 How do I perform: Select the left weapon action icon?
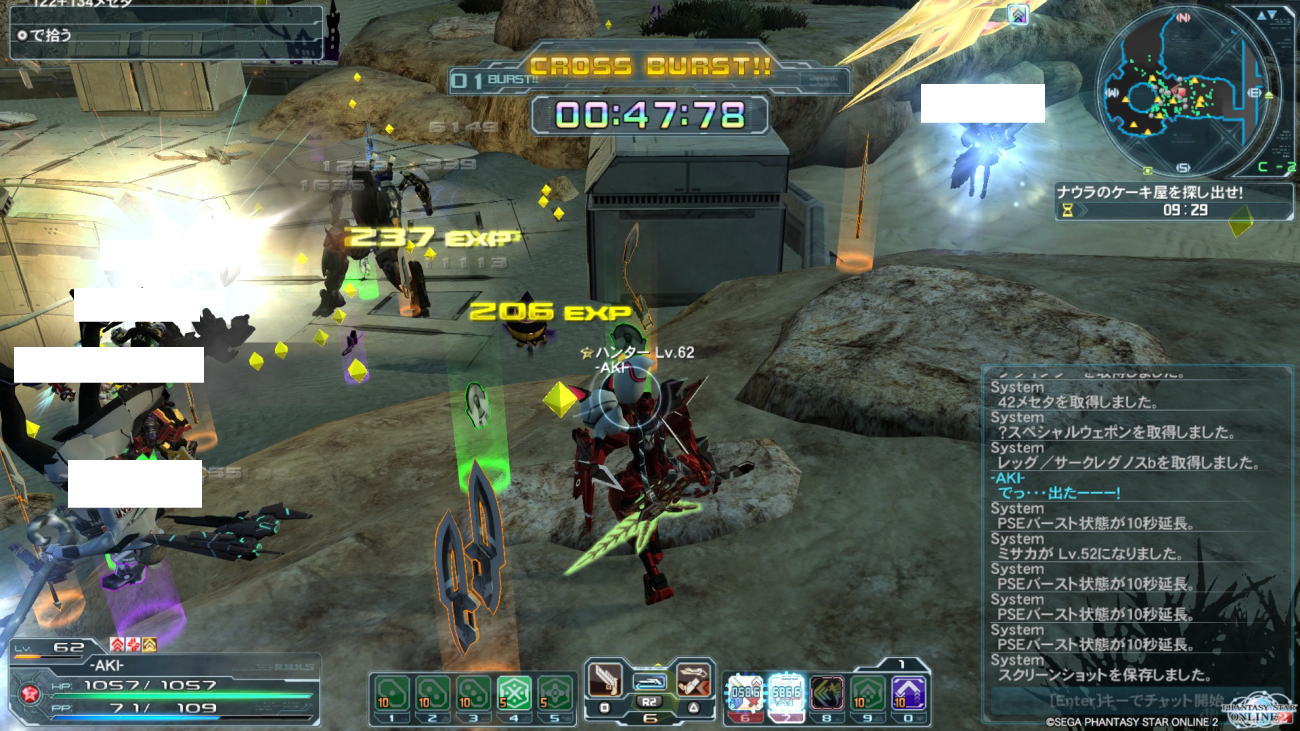(x=604, y=682)
